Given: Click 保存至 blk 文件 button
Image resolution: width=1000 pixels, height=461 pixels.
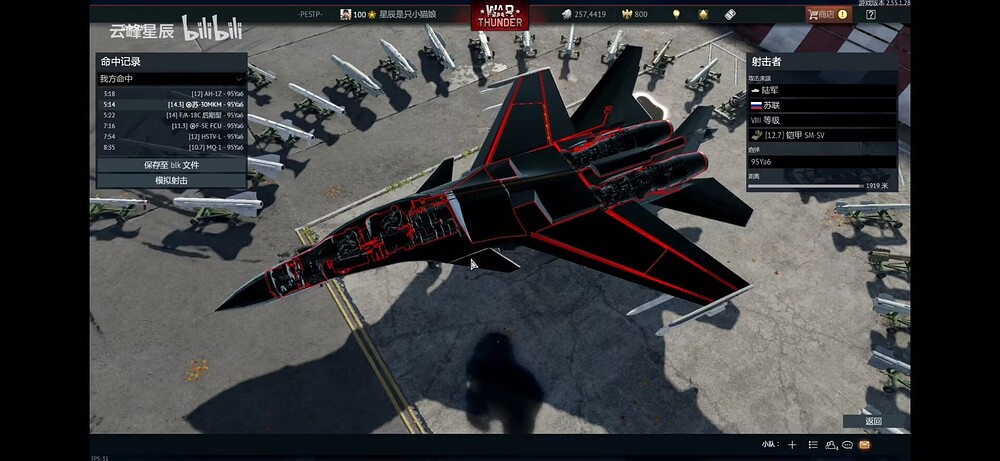Looking at the screenshot, I should (x=171, y=164).
